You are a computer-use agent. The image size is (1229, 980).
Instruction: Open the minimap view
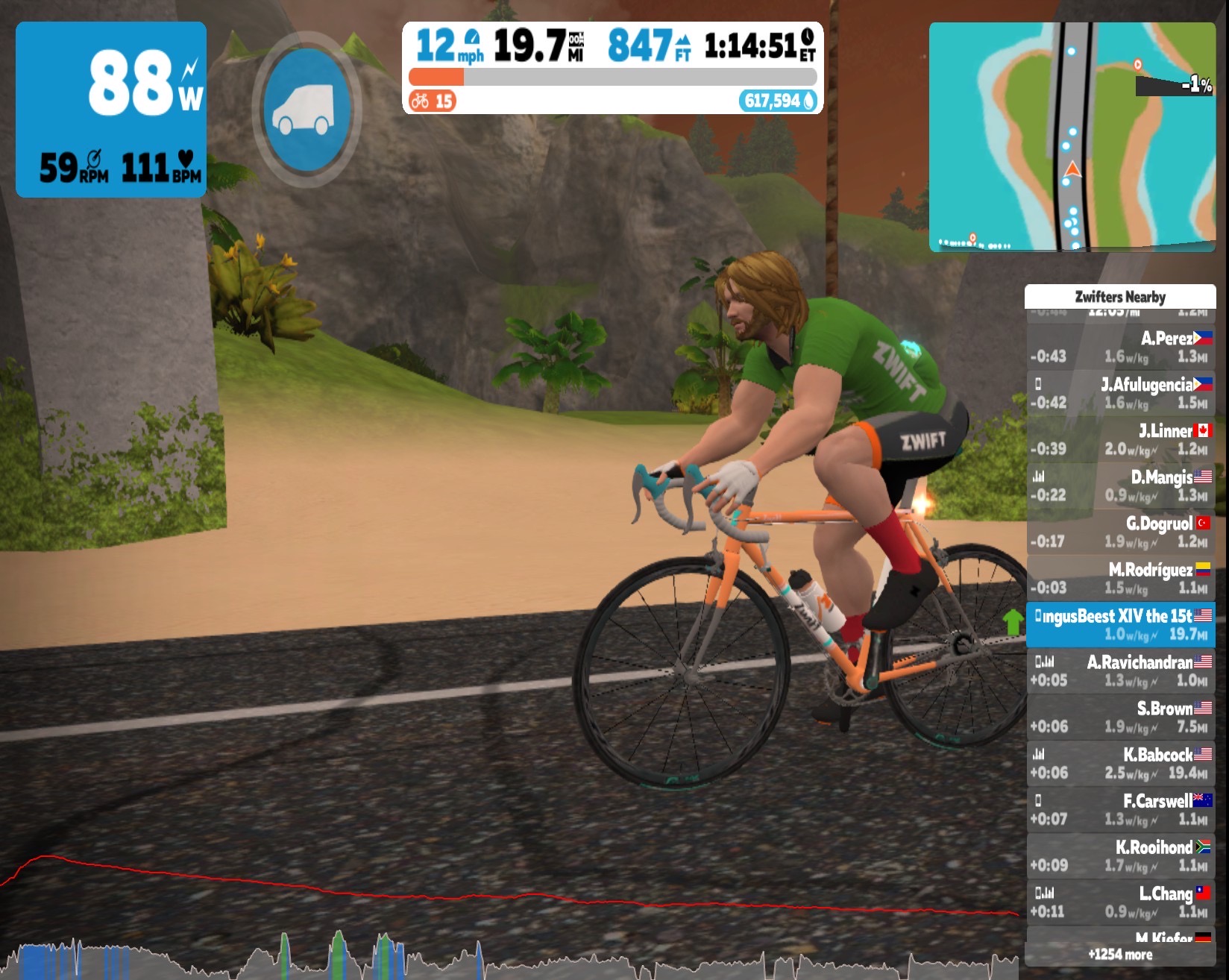1072,136
